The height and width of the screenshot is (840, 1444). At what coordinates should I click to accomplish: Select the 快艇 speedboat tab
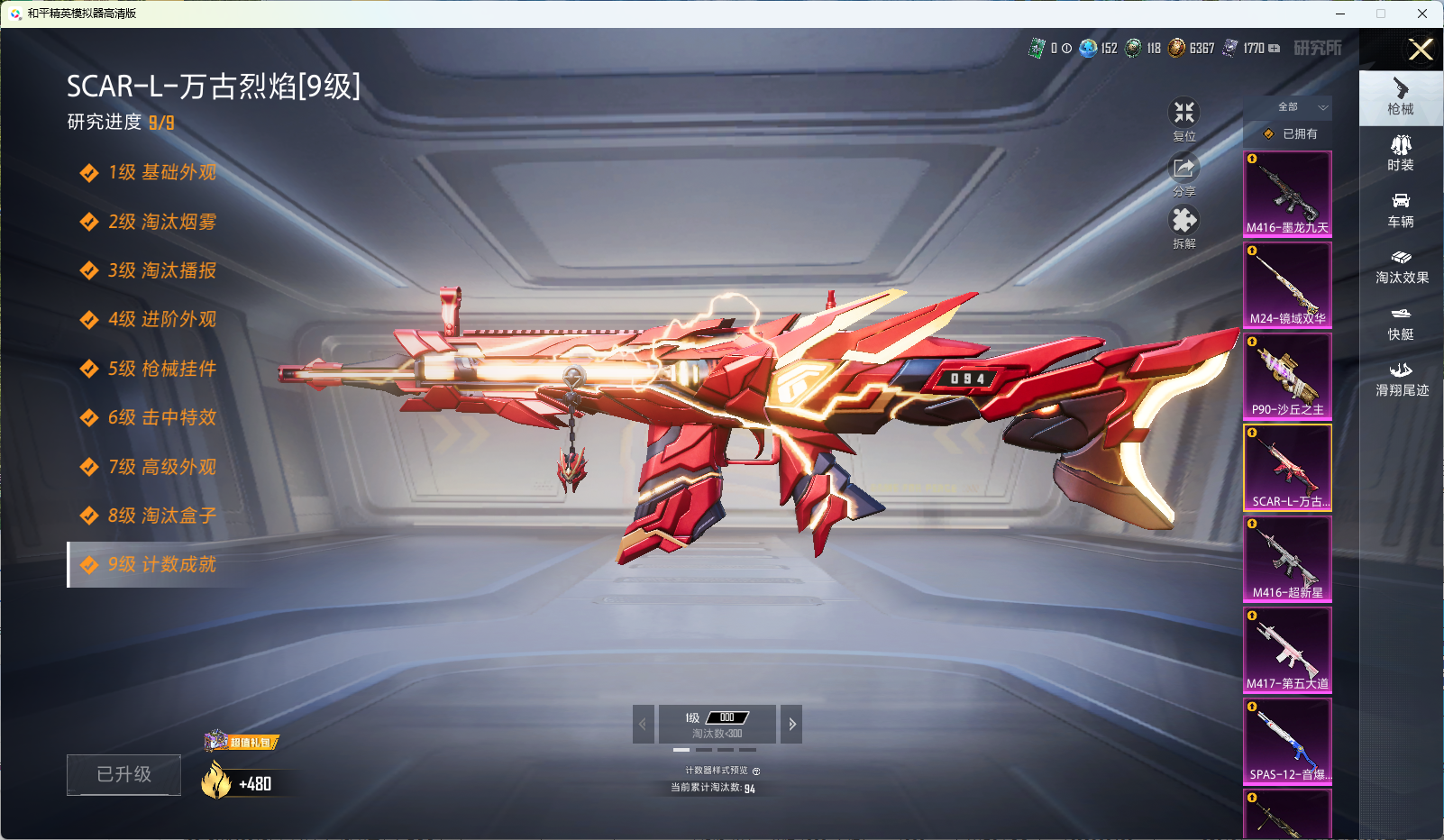pos(1401,324)
